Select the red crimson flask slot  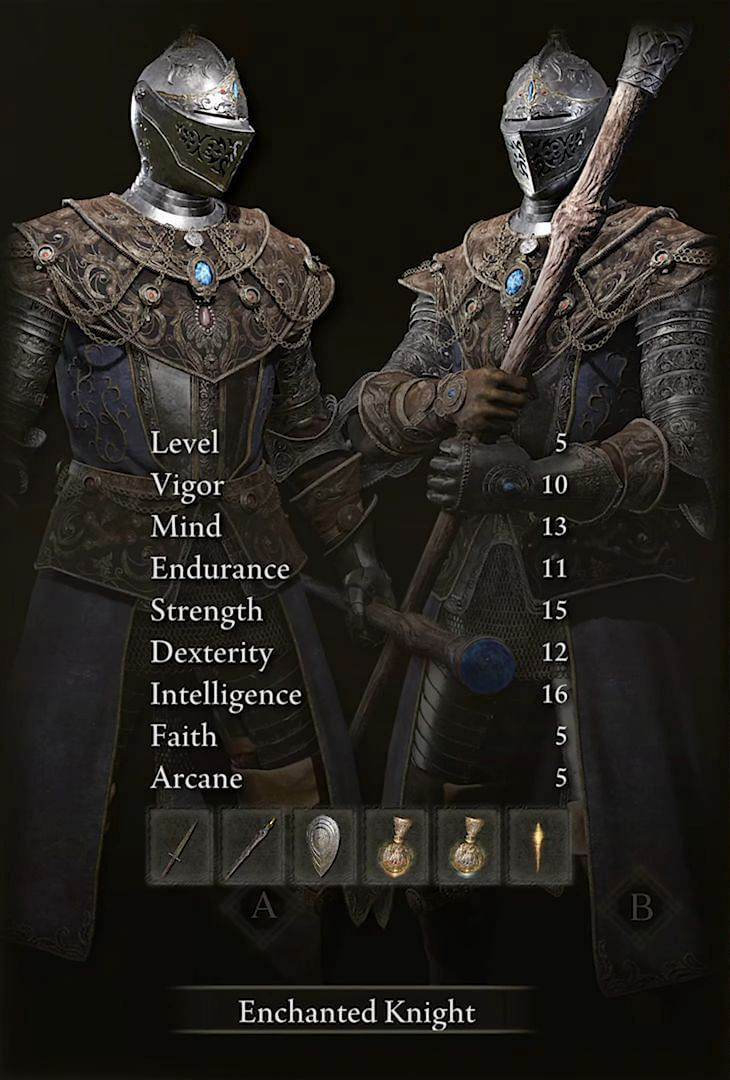396,846
